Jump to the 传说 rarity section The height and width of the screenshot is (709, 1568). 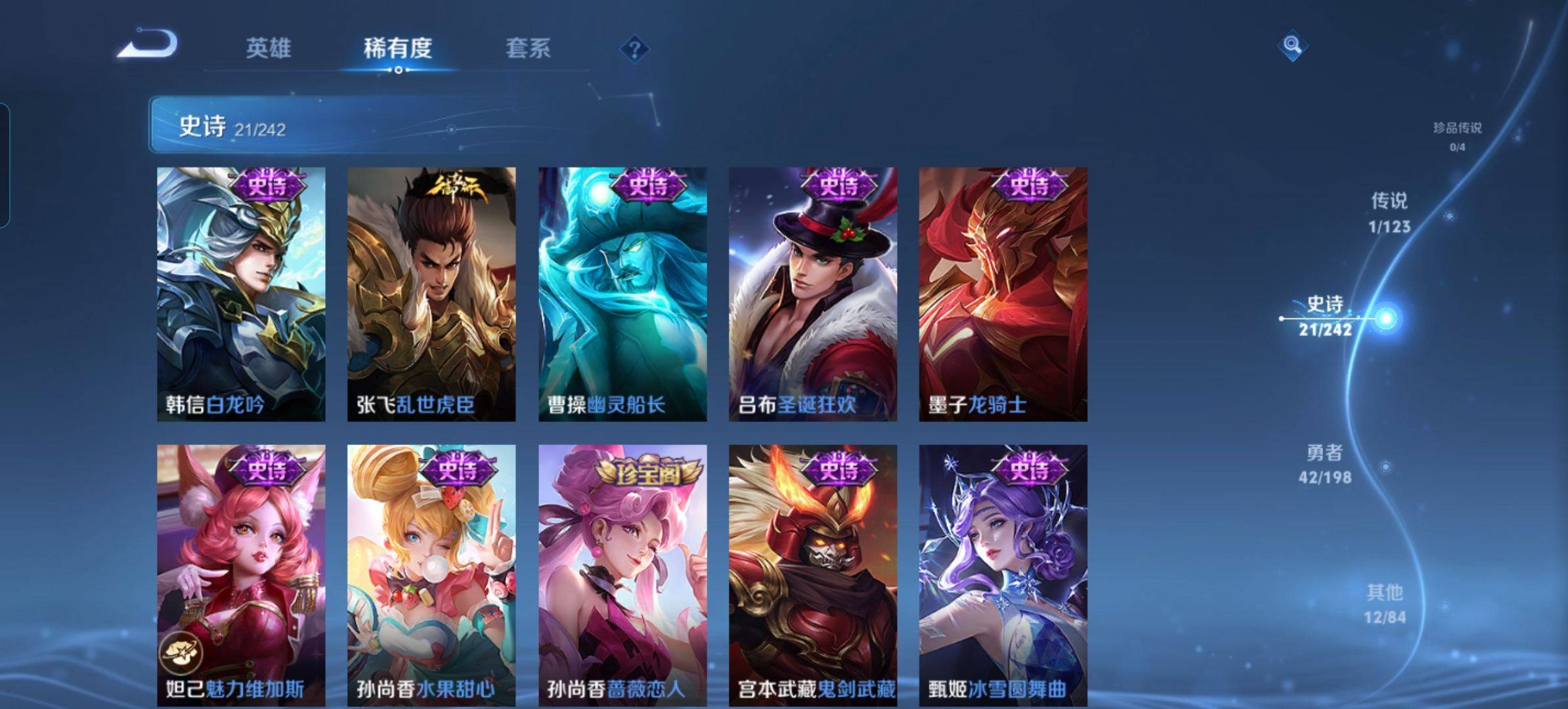(x=1389, y=212)
